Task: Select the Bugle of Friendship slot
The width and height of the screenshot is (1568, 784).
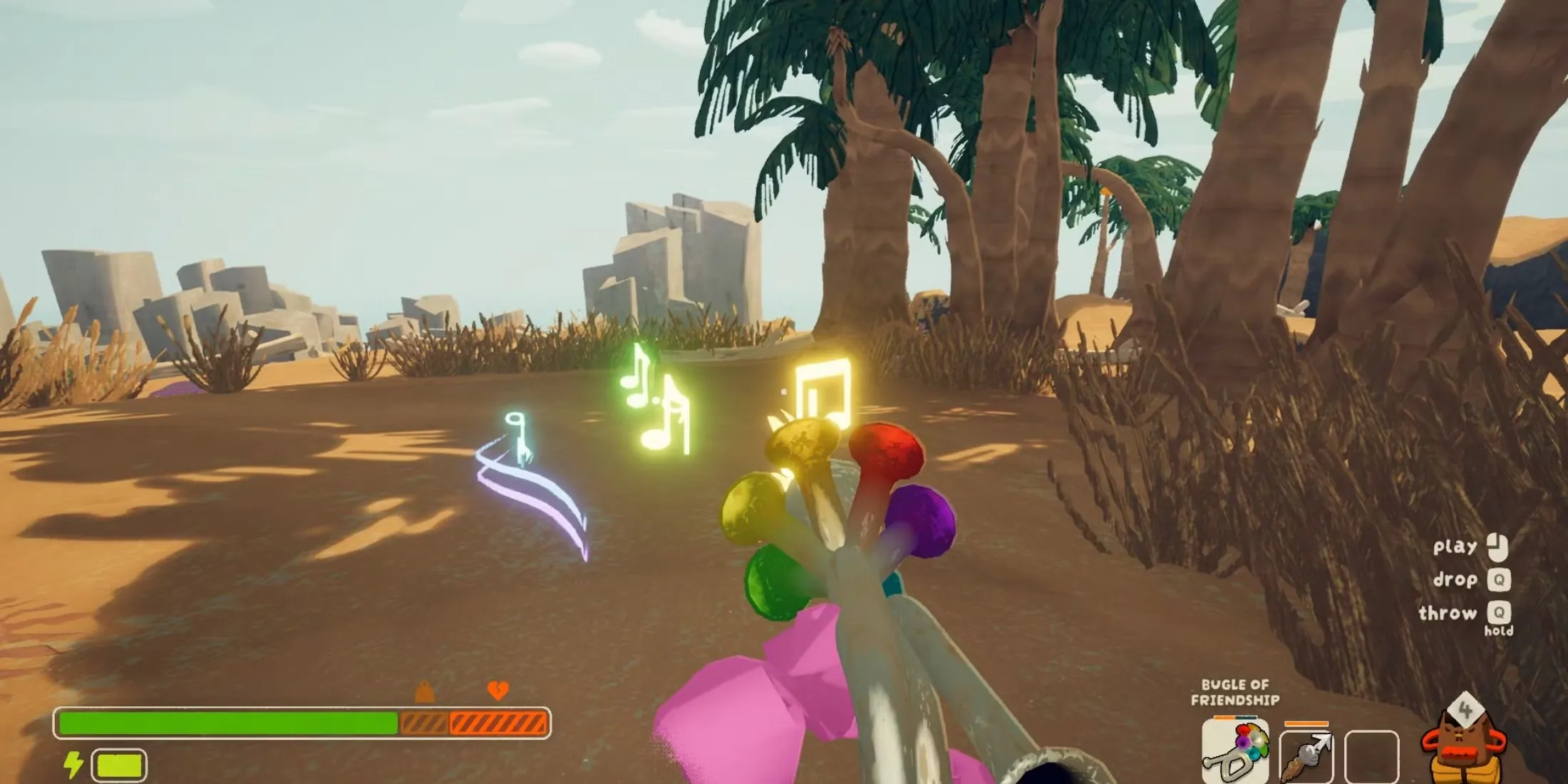Action: coord(1234,752)
